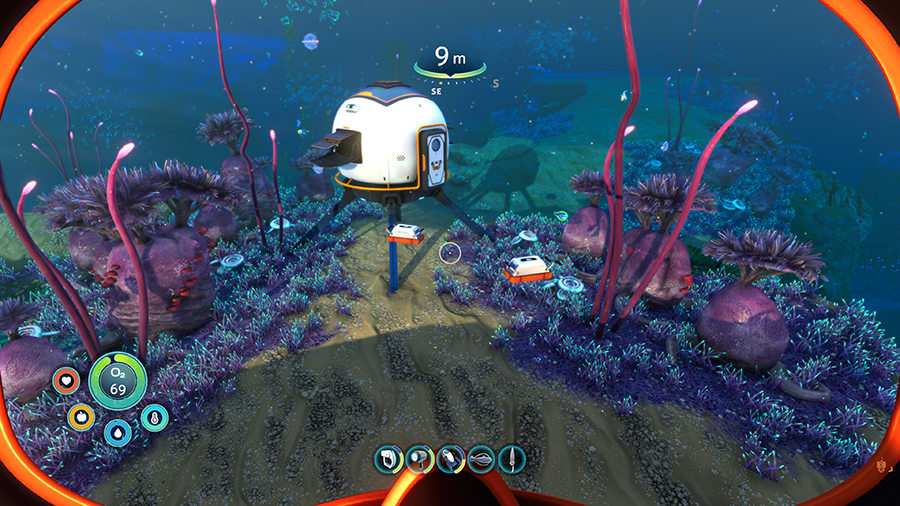Equip the flashlight from the hotbar

pos(420,459)
